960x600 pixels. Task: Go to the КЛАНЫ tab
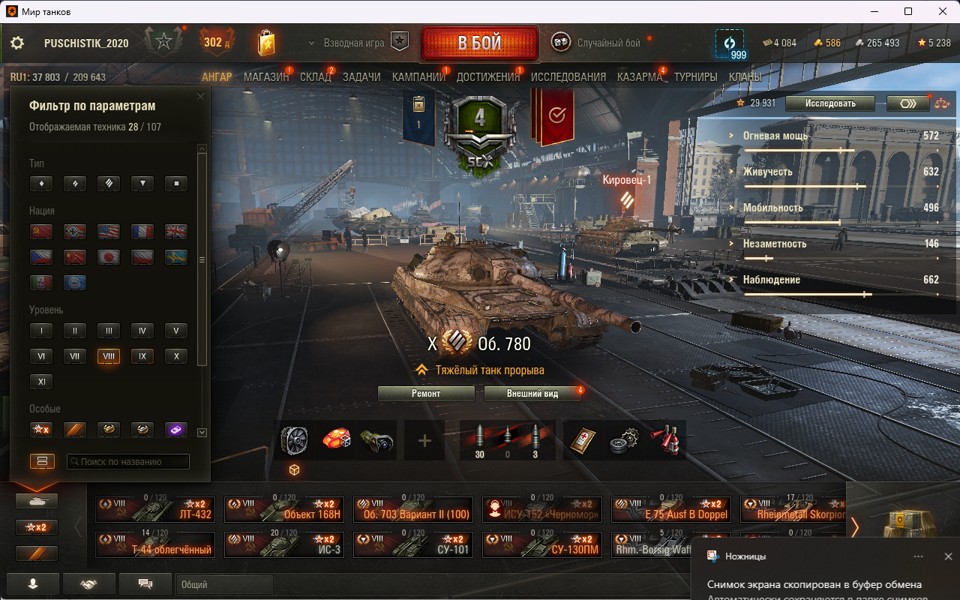[x=745, y=77]
